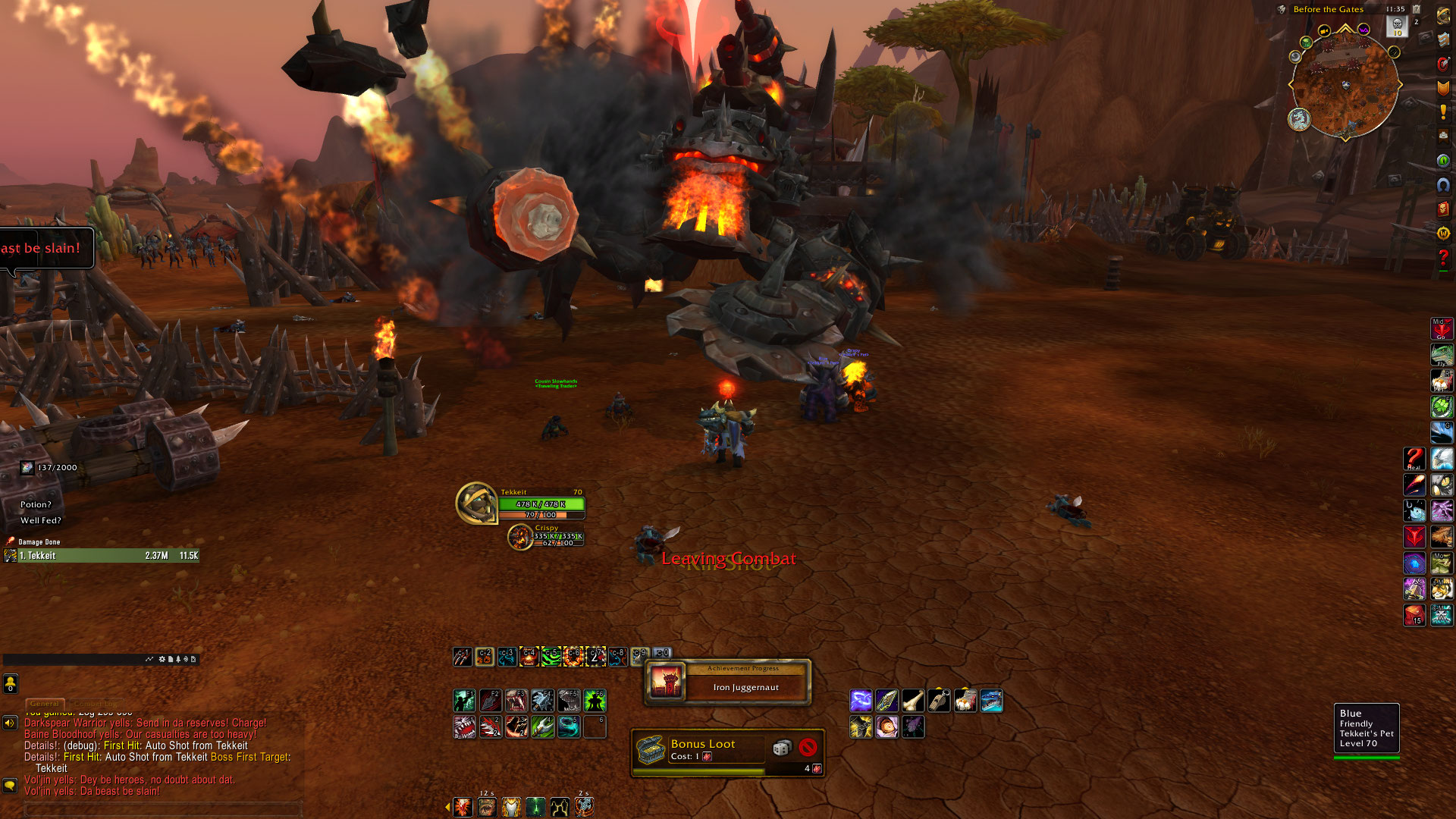Activate the Mid Go macro button
1456x819 pixels.
coord(1441,329)
